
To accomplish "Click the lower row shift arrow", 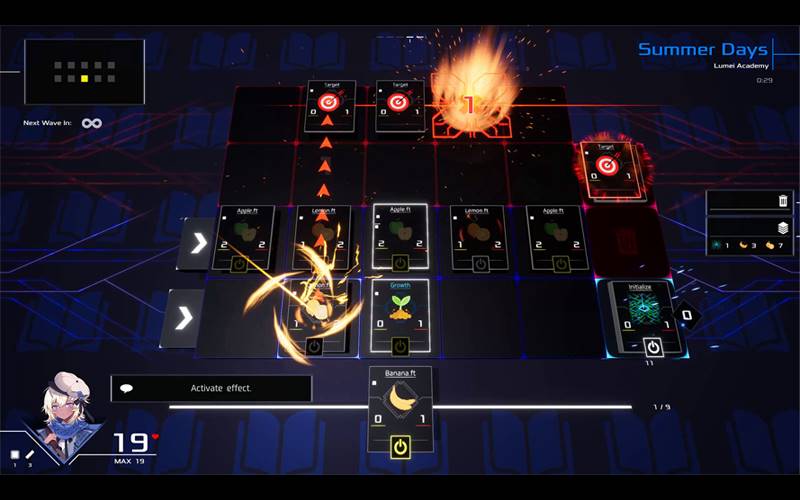I will click(x=184, y=318).
